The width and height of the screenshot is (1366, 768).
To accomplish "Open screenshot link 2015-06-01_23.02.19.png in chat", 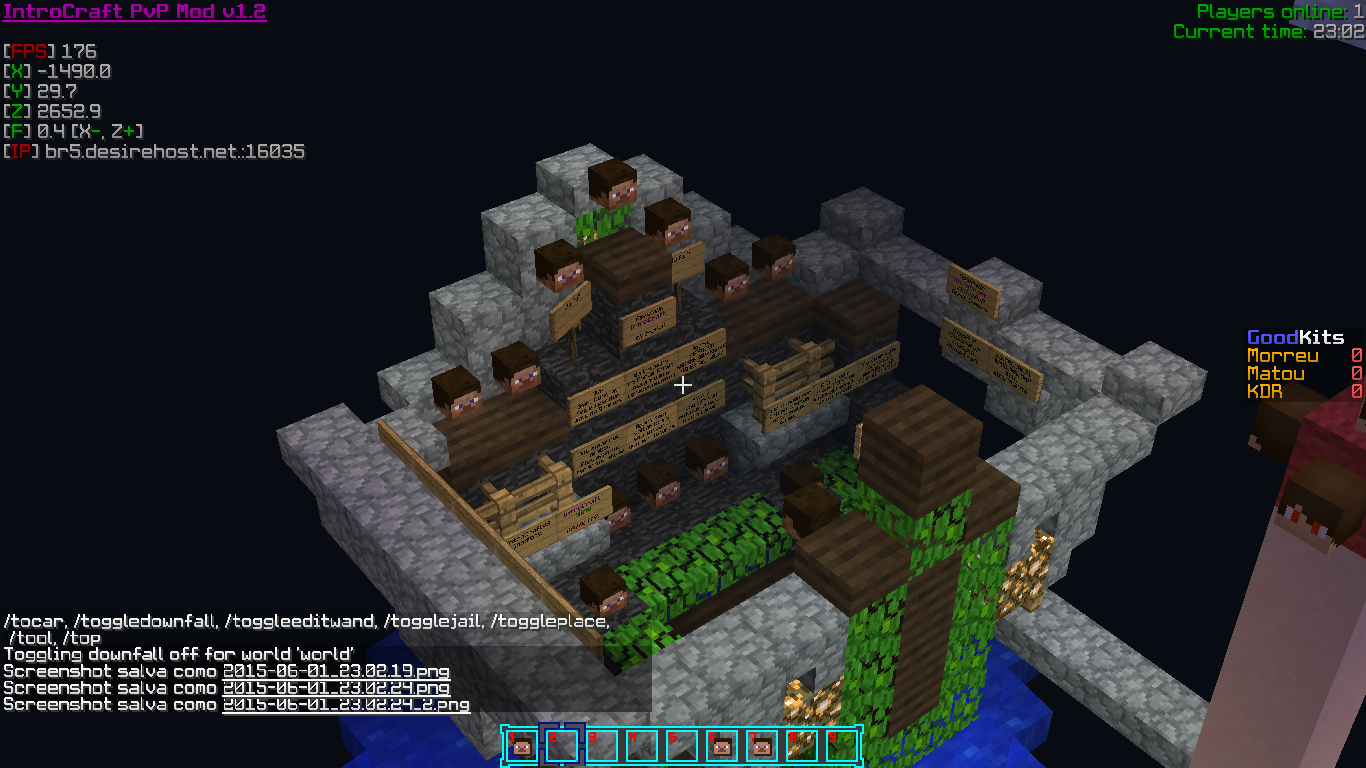I will (336, 671).
